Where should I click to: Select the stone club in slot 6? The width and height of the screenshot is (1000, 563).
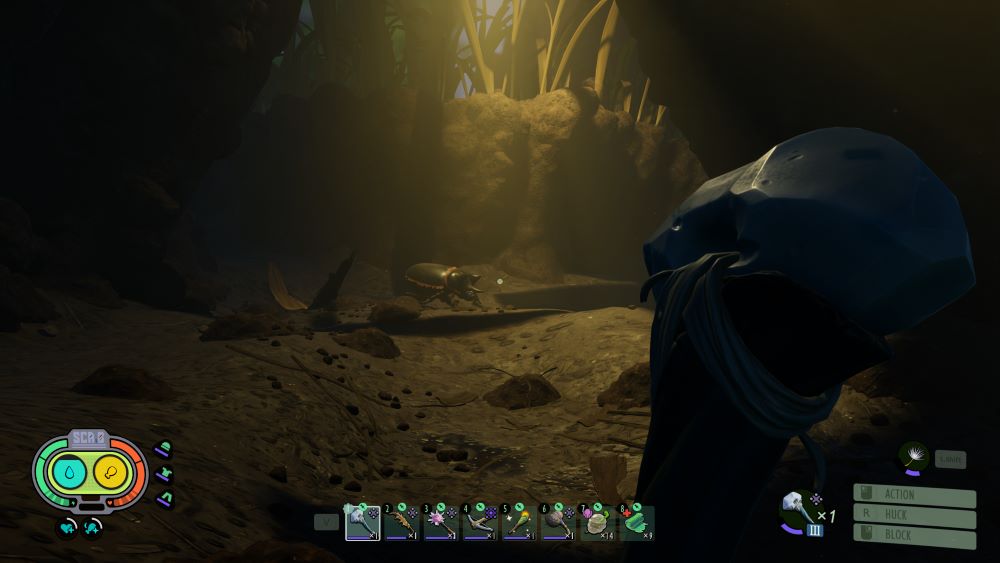(x=558, y=522)
